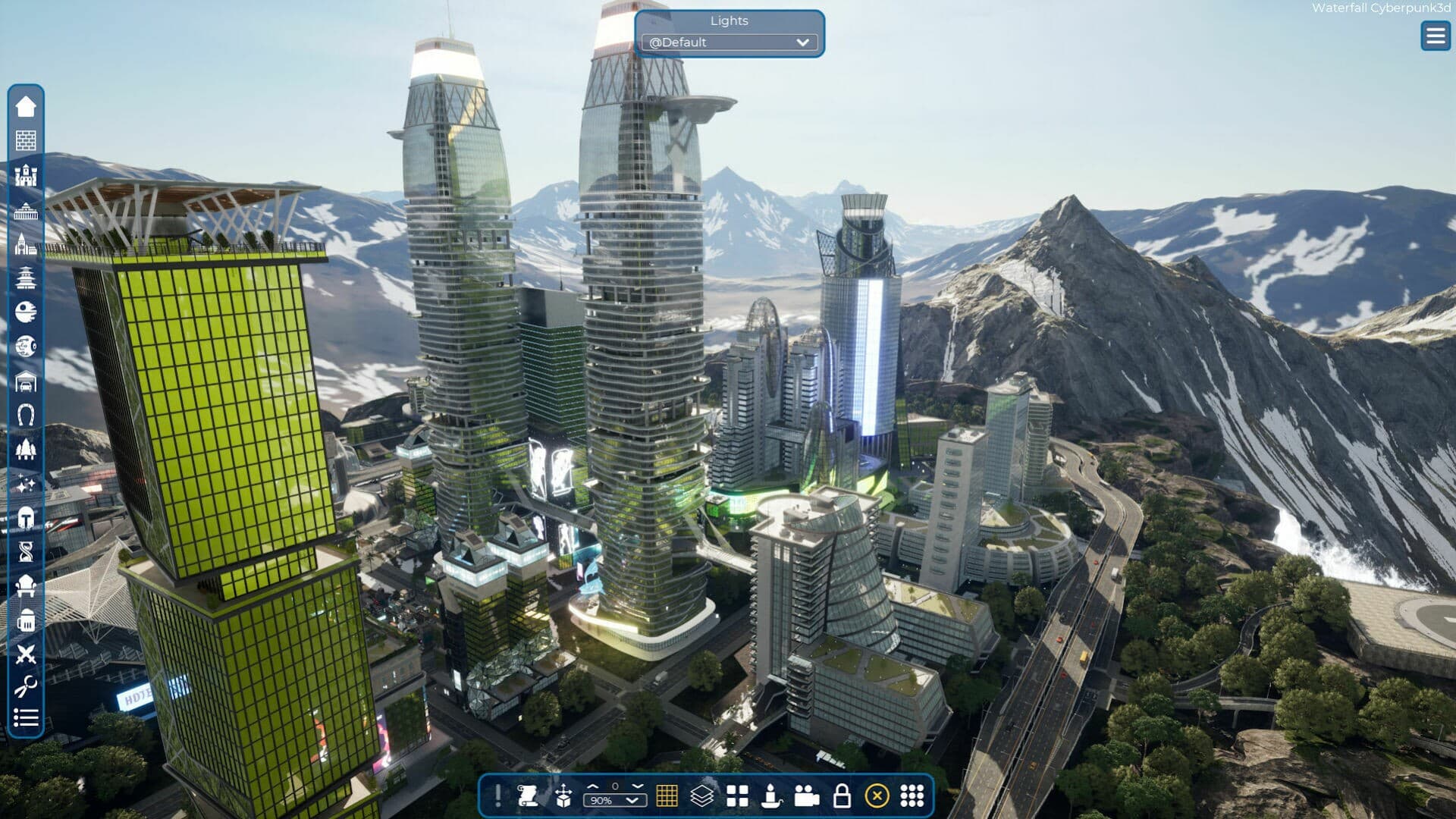Toggle the padlock lock button
Viewport: 1456px width, 819px height.
(842, 795)
